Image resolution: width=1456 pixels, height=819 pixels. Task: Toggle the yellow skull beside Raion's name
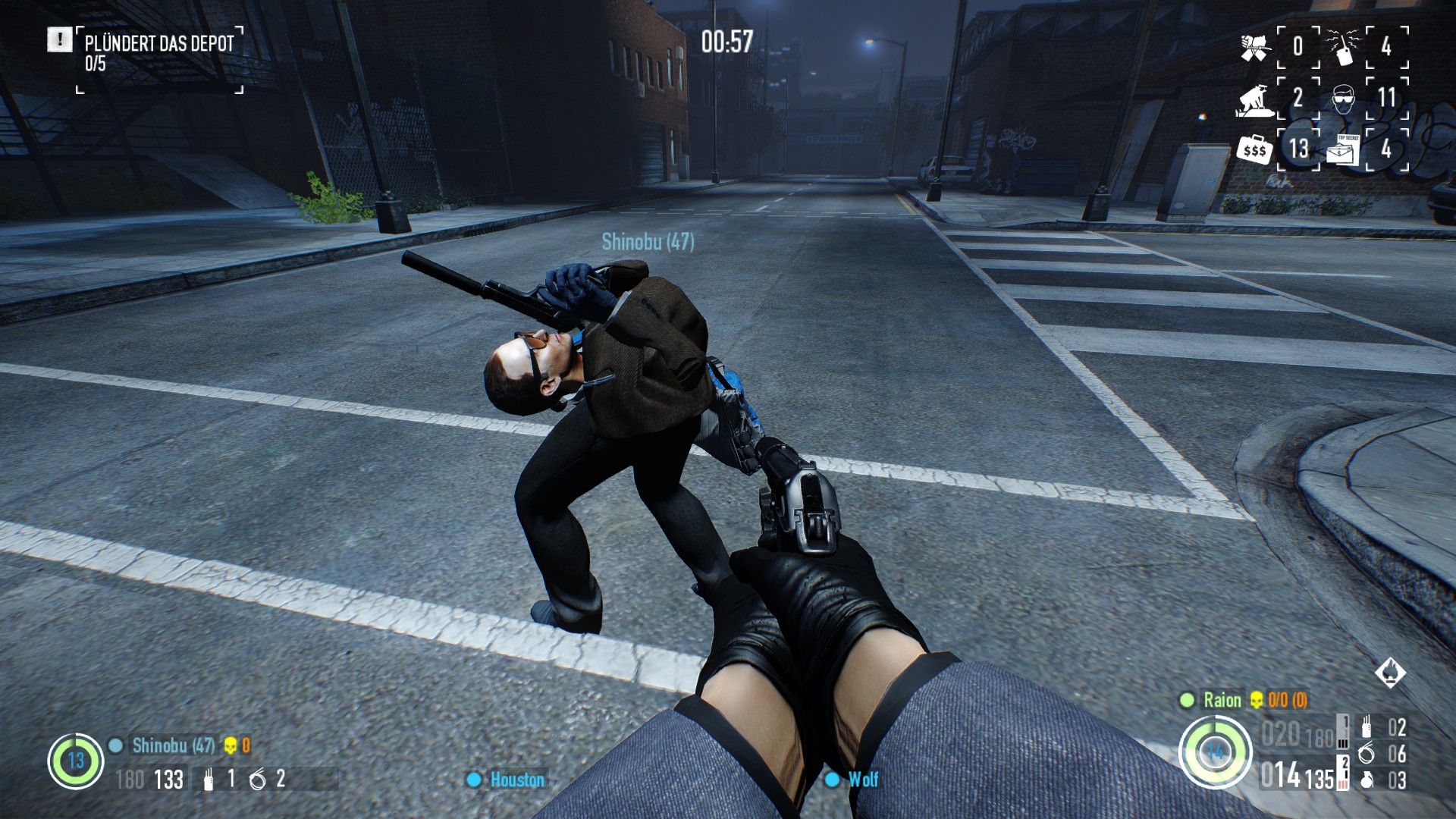[1258, 701]
